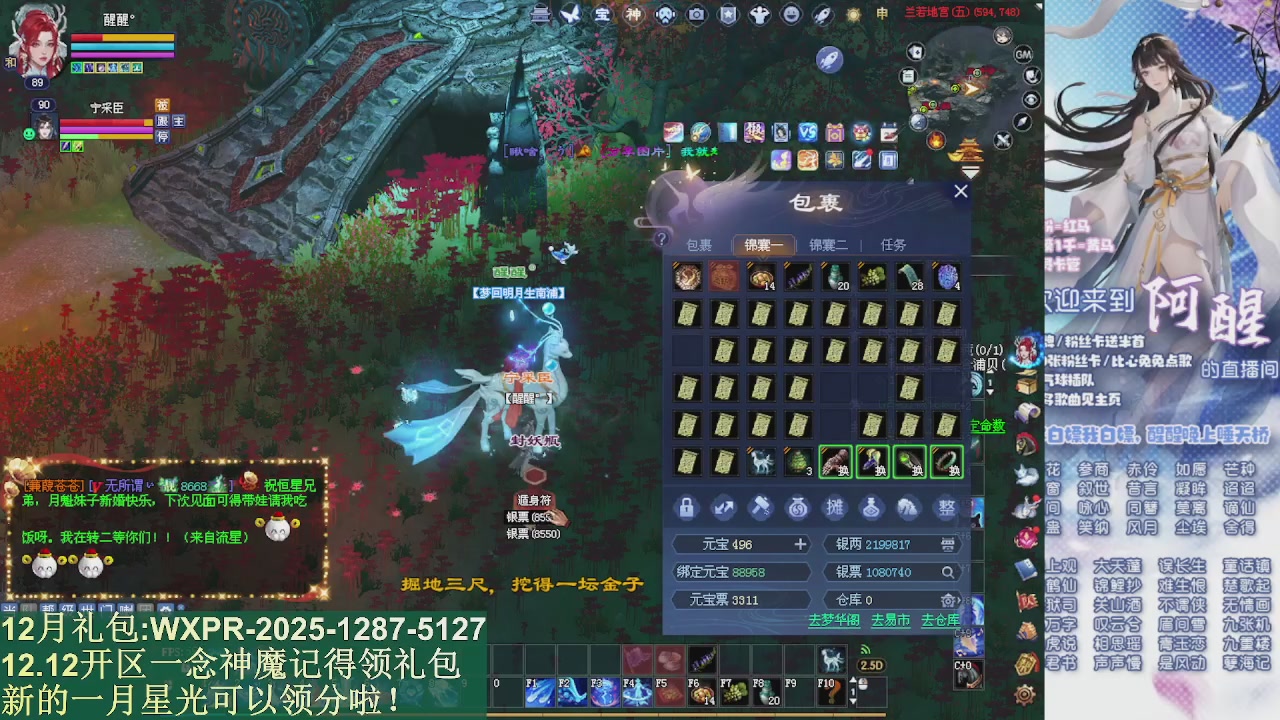Select the lock icon in the bag toolbar
This screenshot has height=720, width=1280.
[x=687, y=507]
